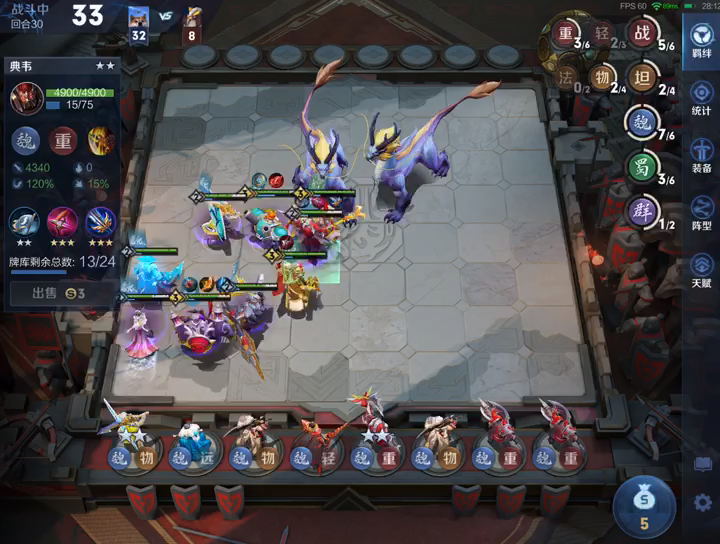The width and height of the screenshot is (720, 544).
Task: Open the 装备 equipment tab
Action: [702, 154]
